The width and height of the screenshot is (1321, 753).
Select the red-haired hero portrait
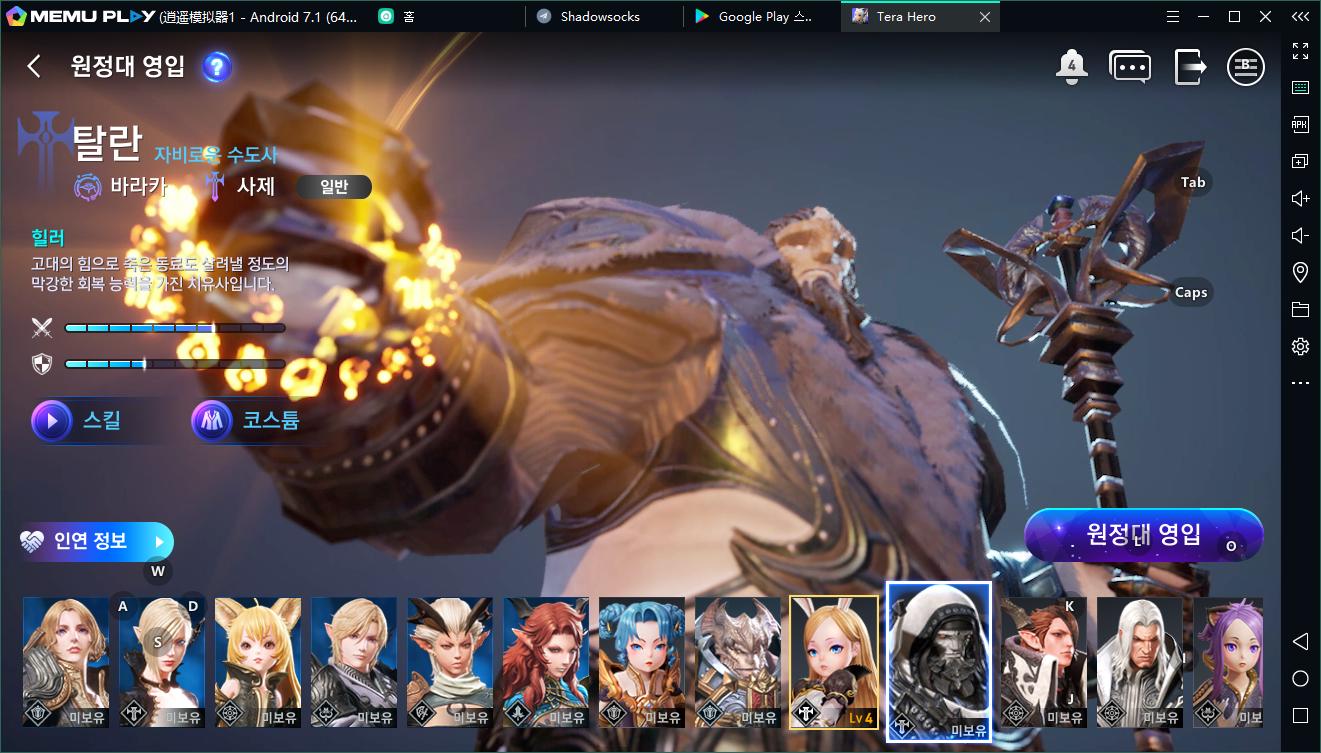coord(546,662)
